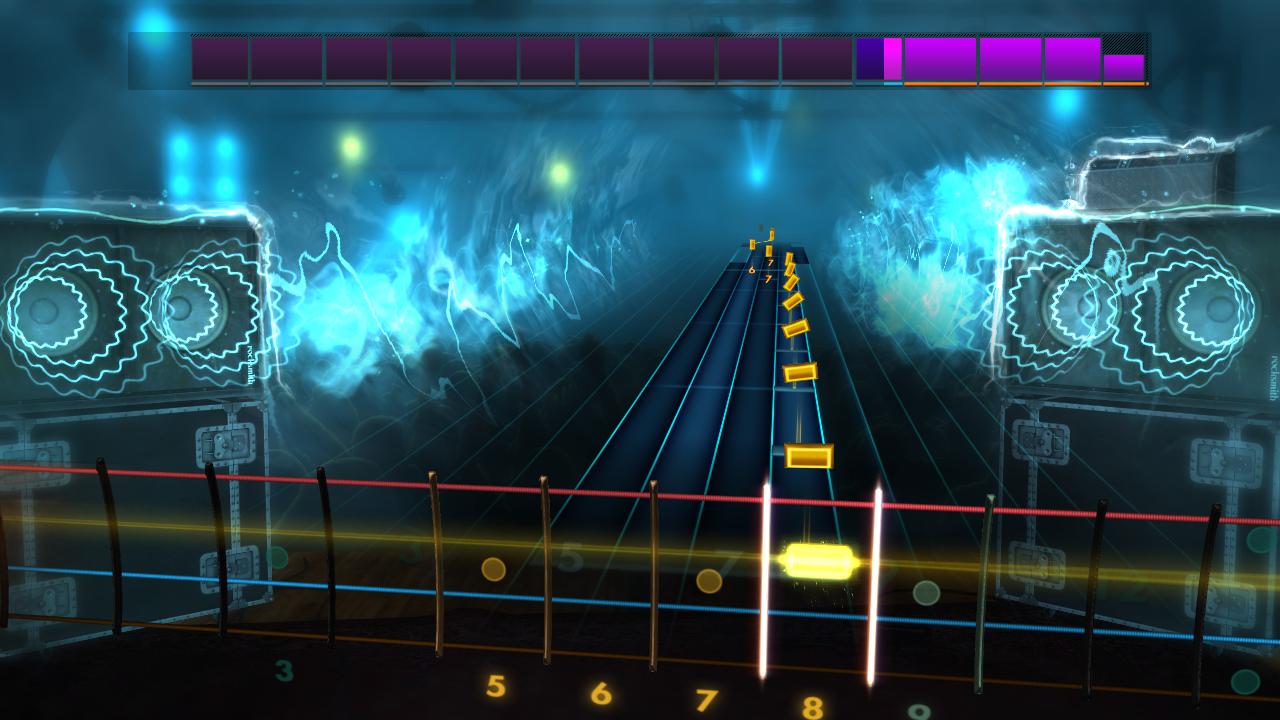Click the number 6 label on the note highway

coord(752,270)
